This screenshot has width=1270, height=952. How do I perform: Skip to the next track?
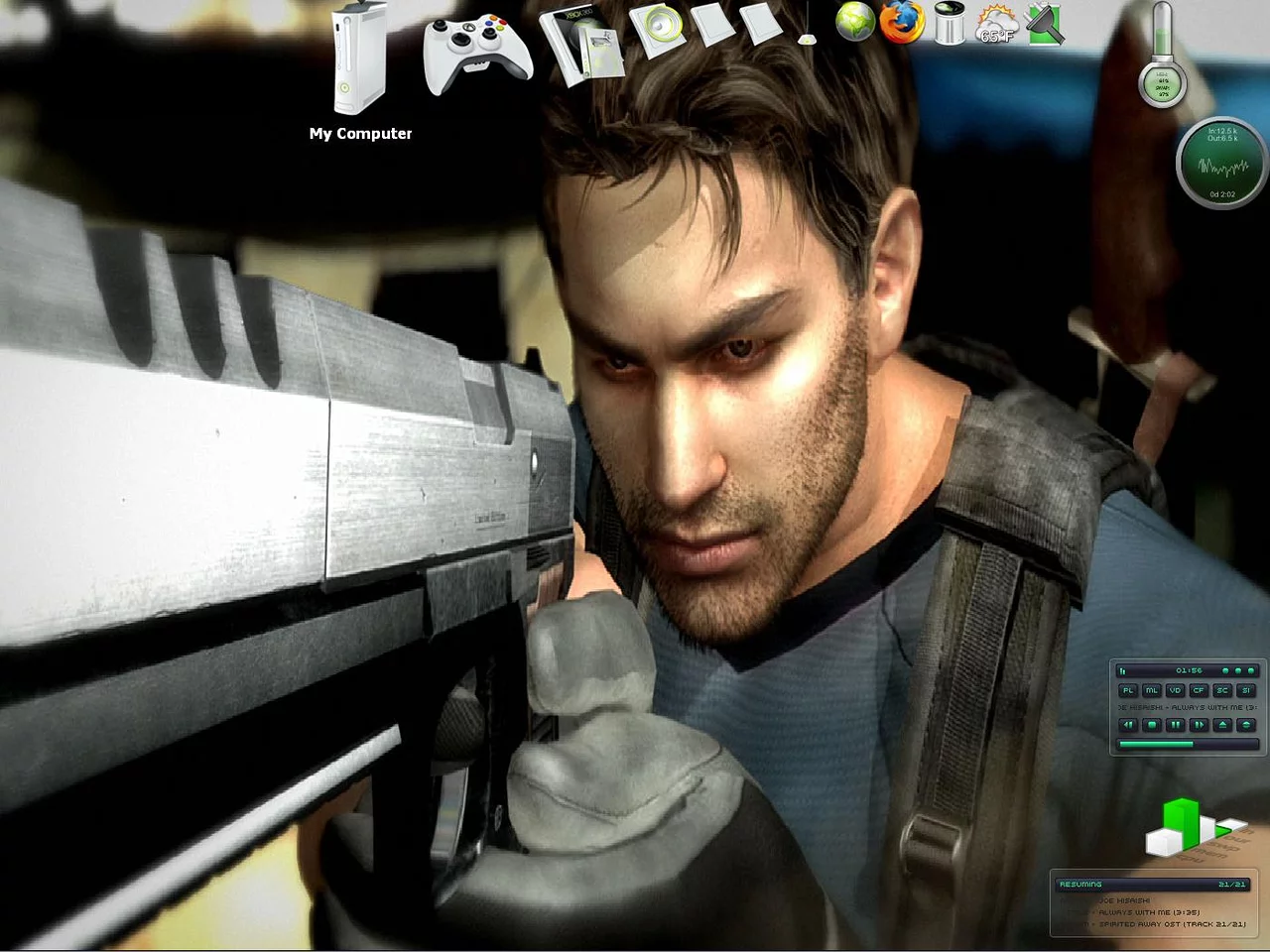pyautogui.click(x=1199, y=725)
